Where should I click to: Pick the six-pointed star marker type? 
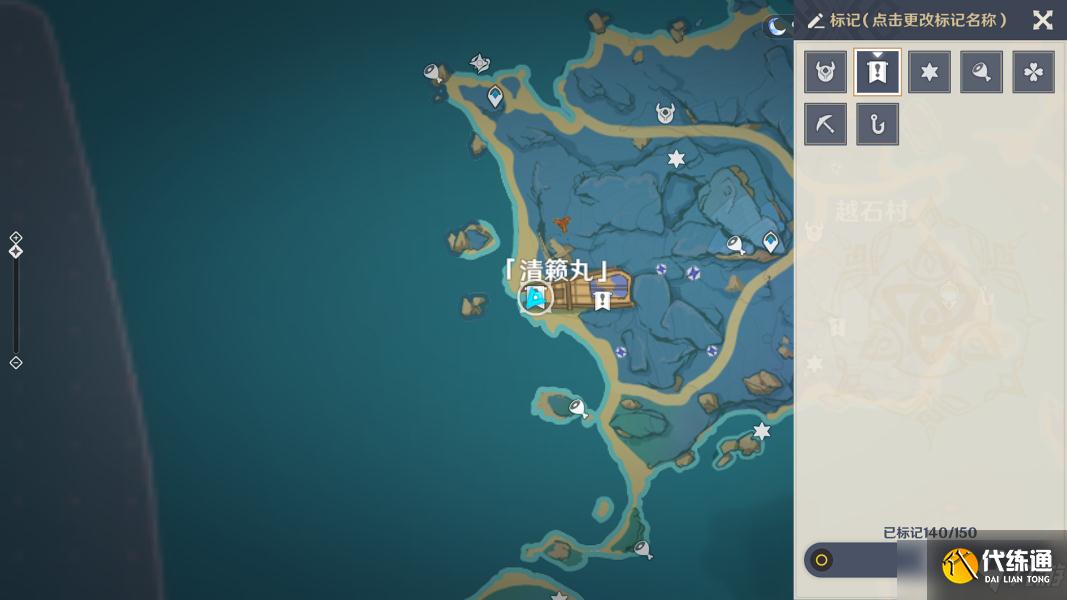click(930, 72)
